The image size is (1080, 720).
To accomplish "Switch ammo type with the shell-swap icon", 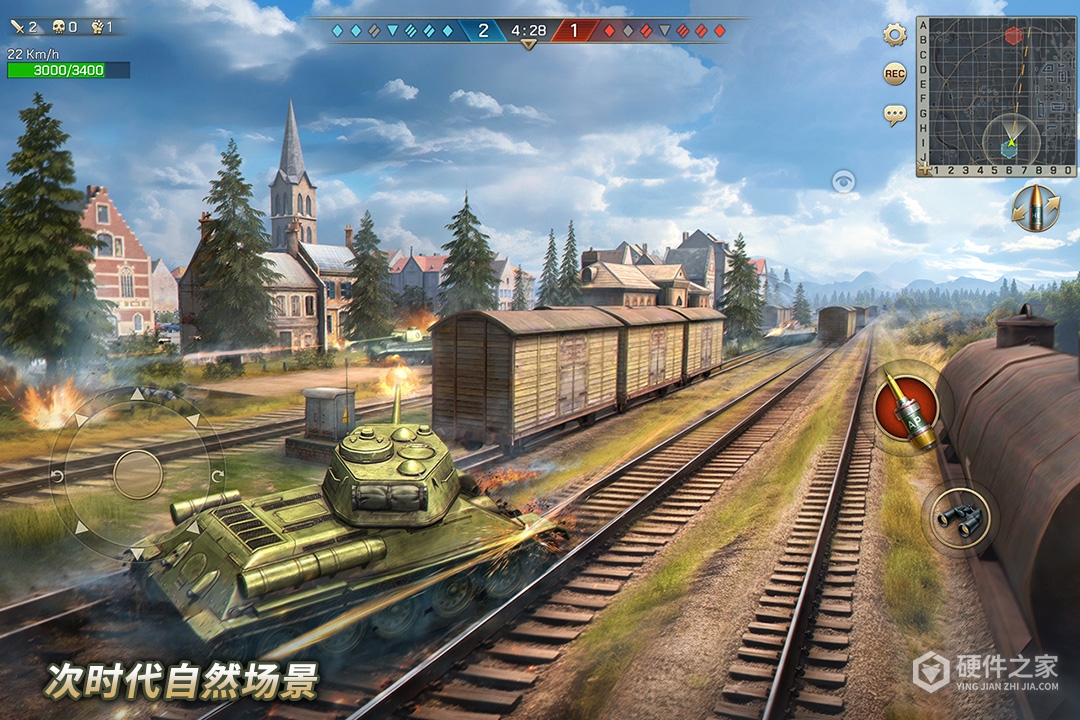I will (x=1034, y=207).
